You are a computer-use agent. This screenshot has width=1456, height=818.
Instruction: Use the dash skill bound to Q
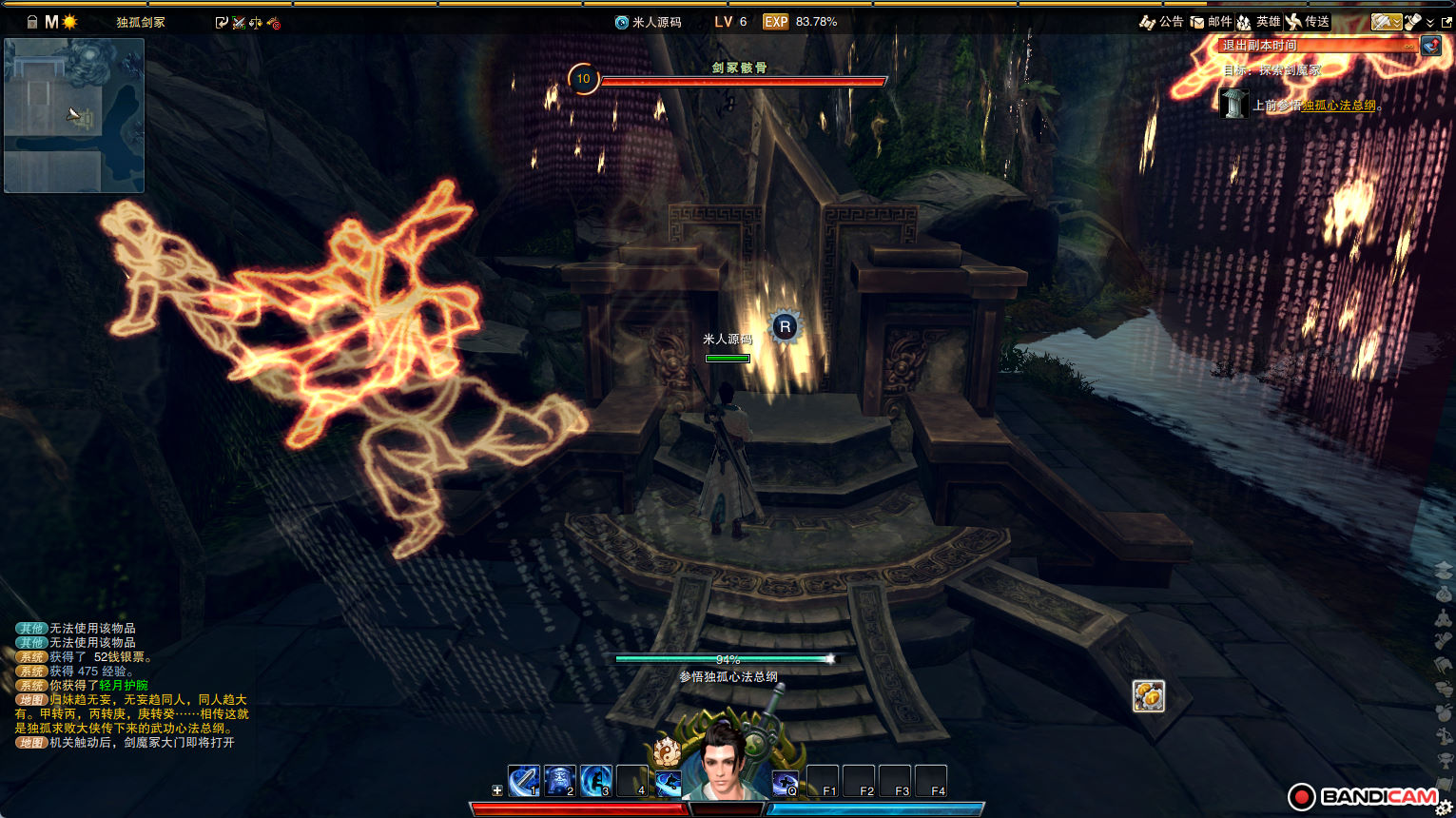coord(785,782)
